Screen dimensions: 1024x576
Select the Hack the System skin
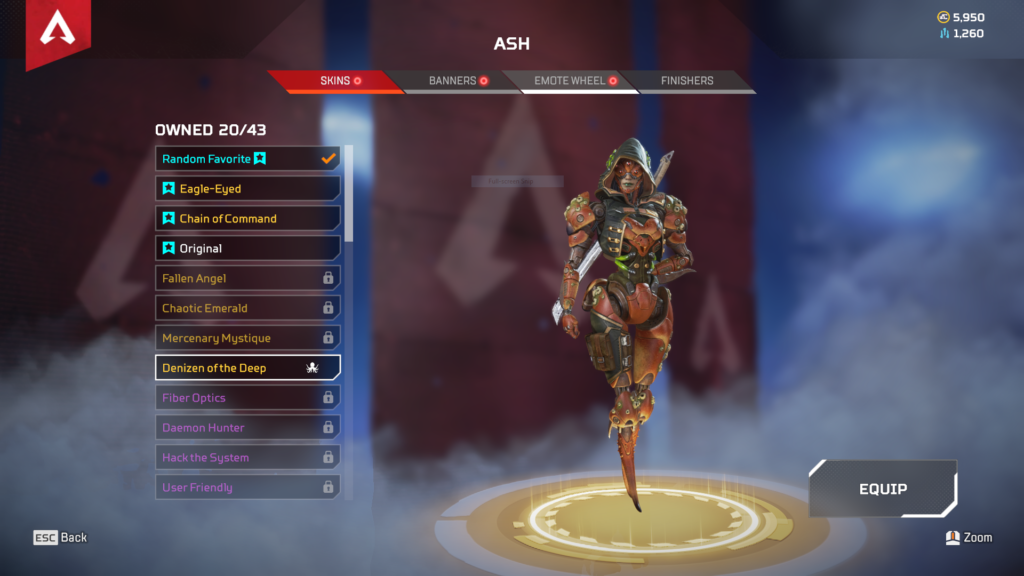(x=247, y=458)
